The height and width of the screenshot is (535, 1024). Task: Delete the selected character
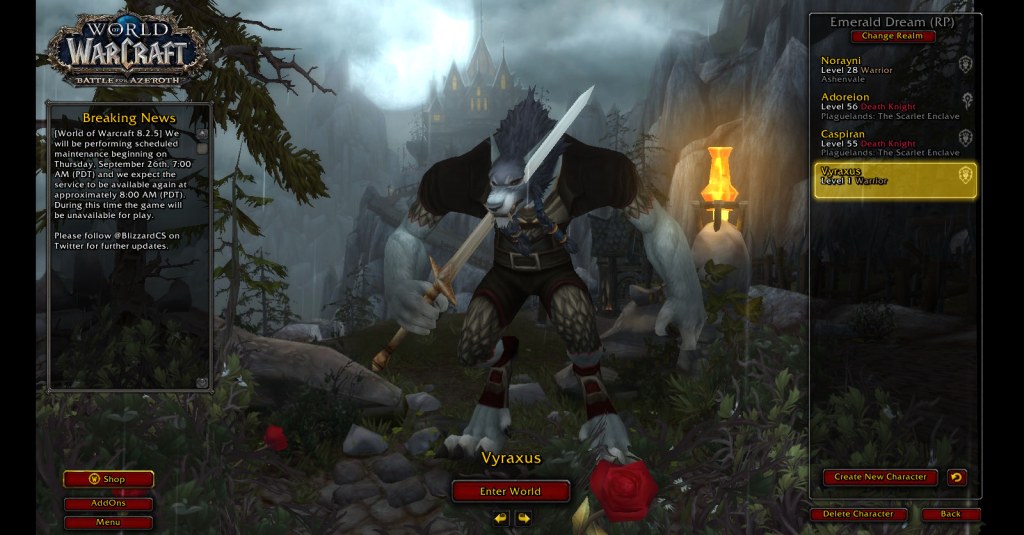858,514
